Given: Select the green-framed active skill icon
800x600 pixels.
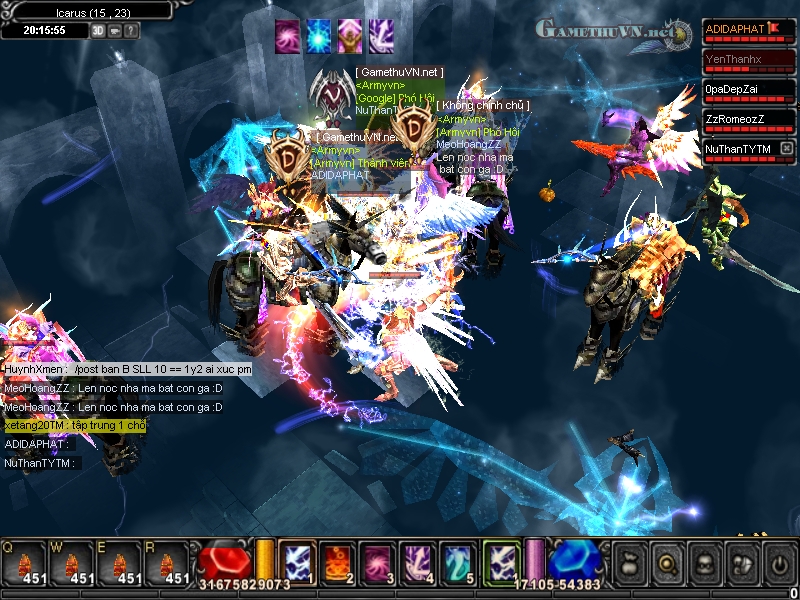Looking at the screenshot, I should [x=501, y=561].
